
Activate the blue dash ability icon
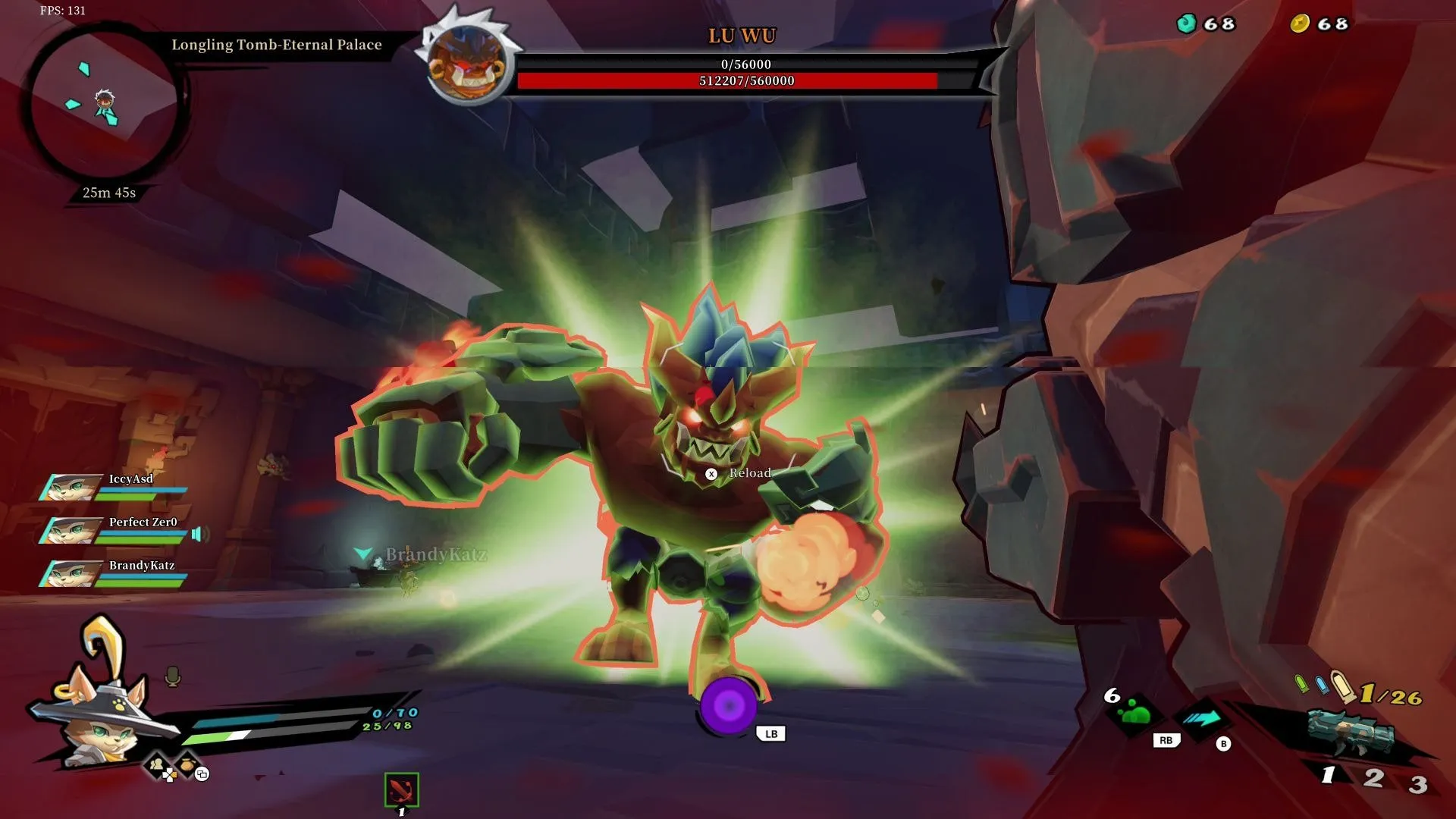[x=1202, y=718]
